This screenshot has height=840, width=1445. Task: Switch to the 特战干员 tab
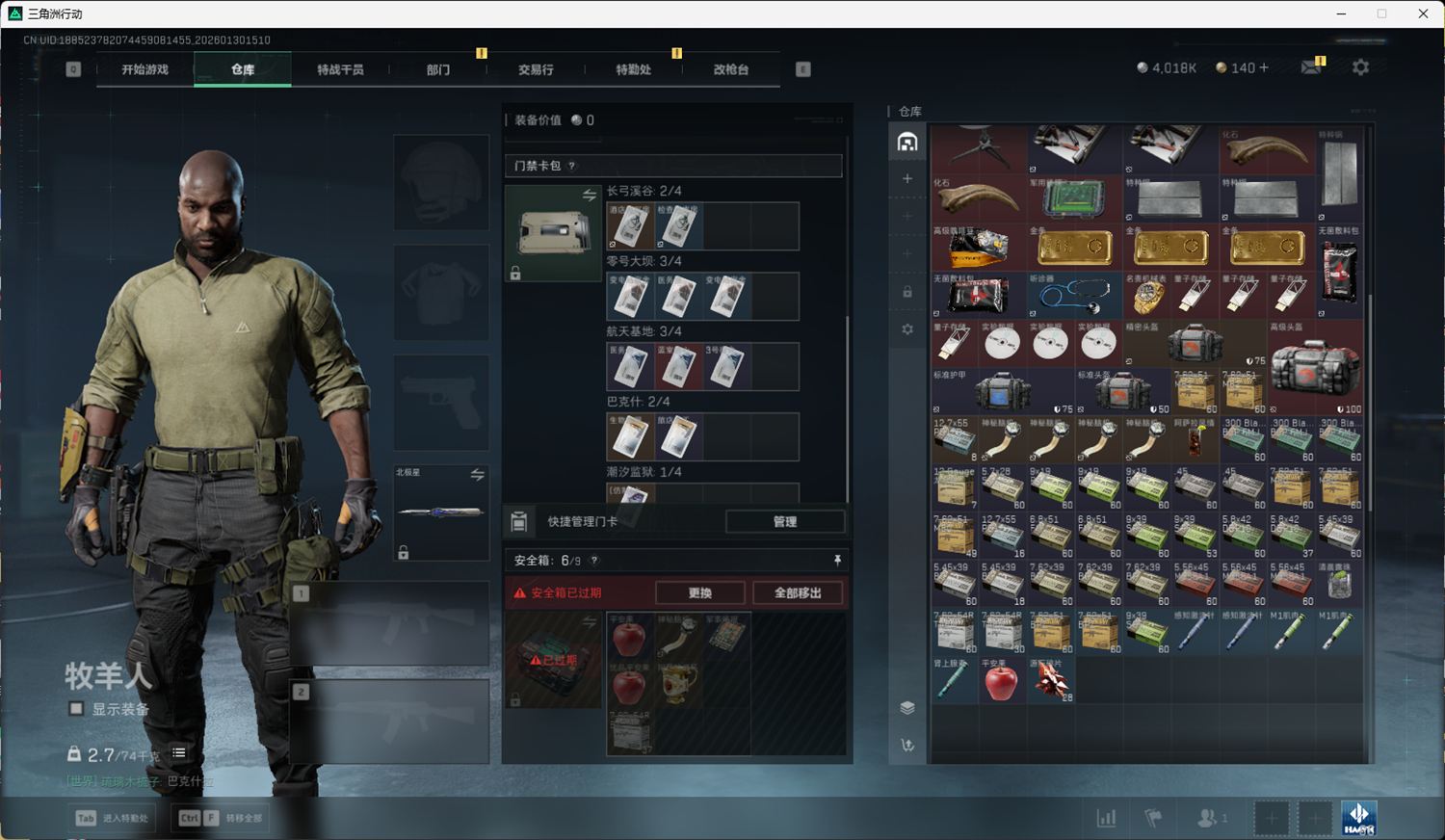[340, 69]
